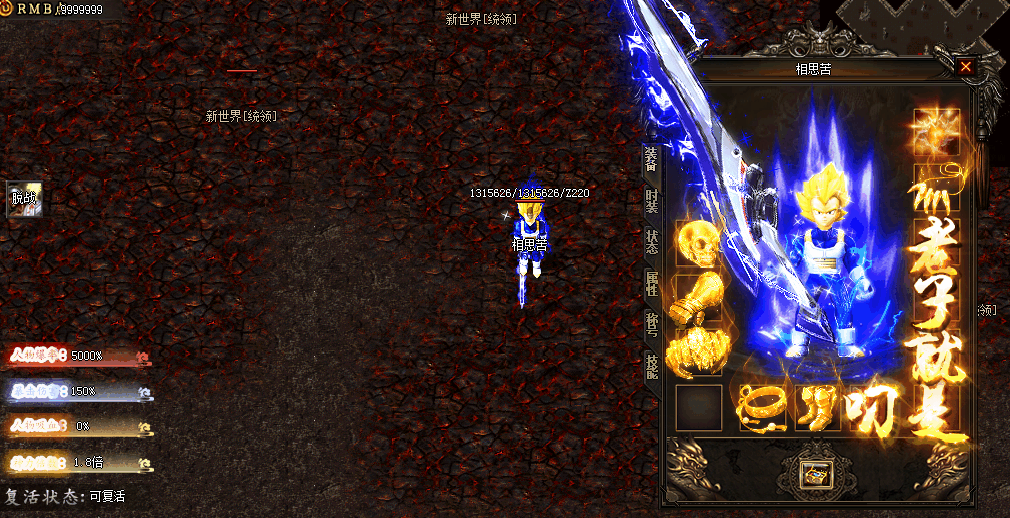Viewport: 1010px width, 518px height.
Task: Open the 时装 tab
Action: [651, 201]
